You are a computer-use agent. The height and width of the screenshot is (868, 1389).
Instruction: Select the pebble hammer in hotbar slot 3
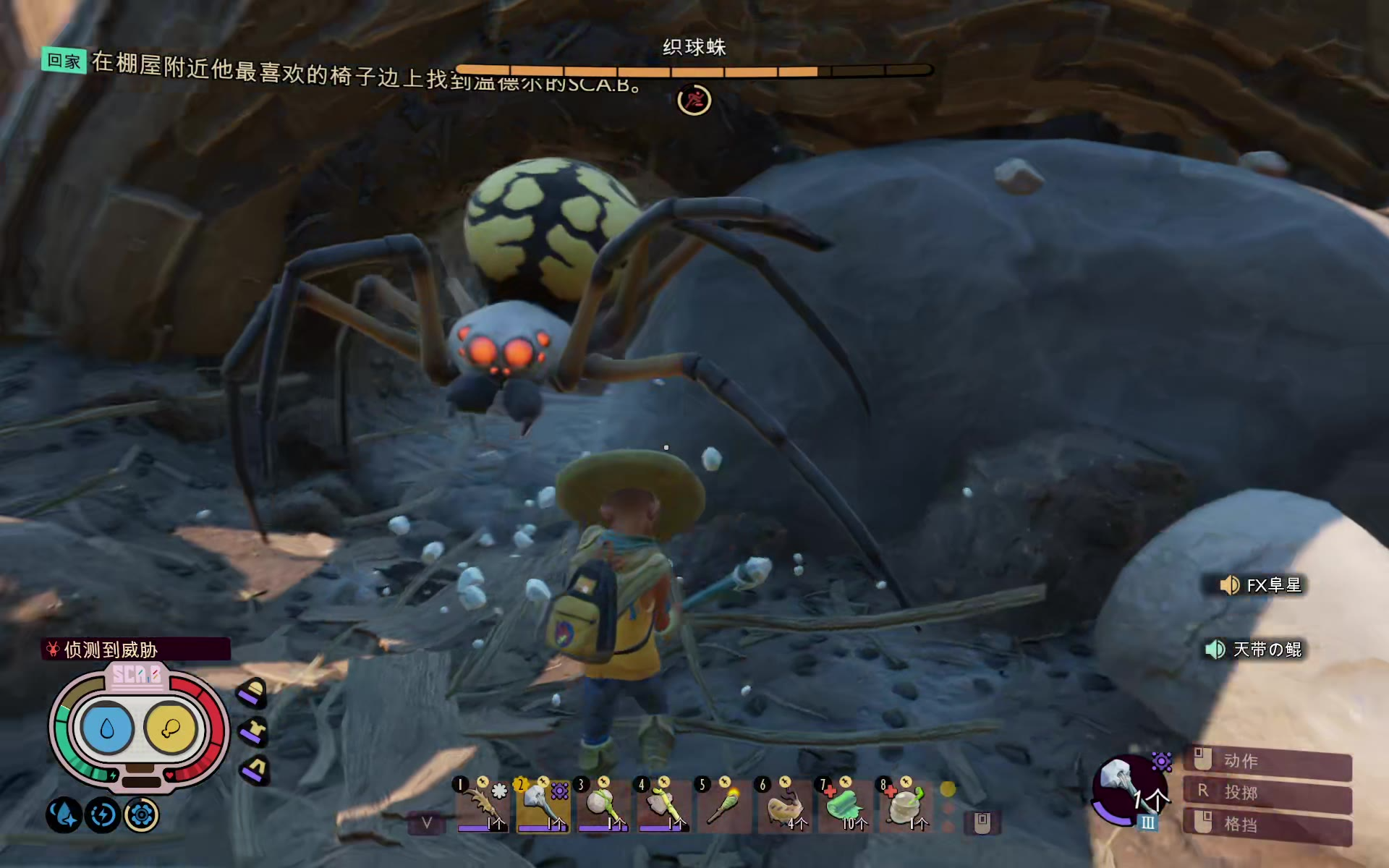point(603,806)
